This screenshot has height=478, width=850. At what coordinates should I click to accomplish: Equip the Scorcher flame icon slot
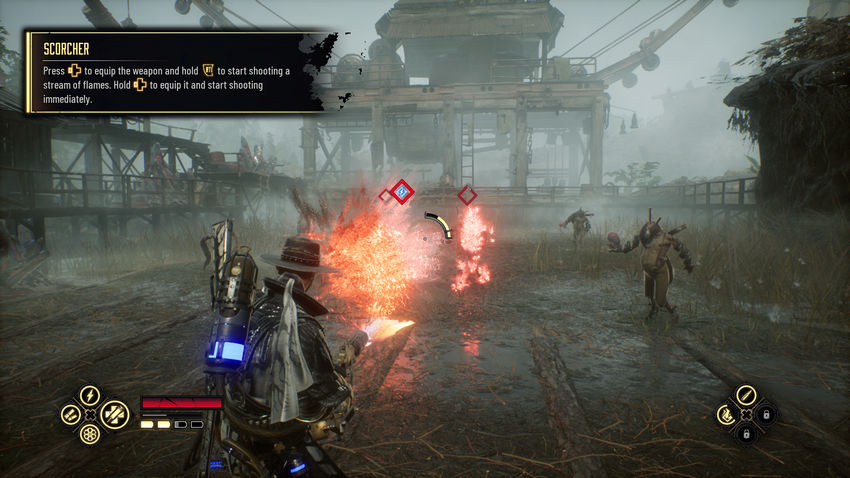(727, 414)
